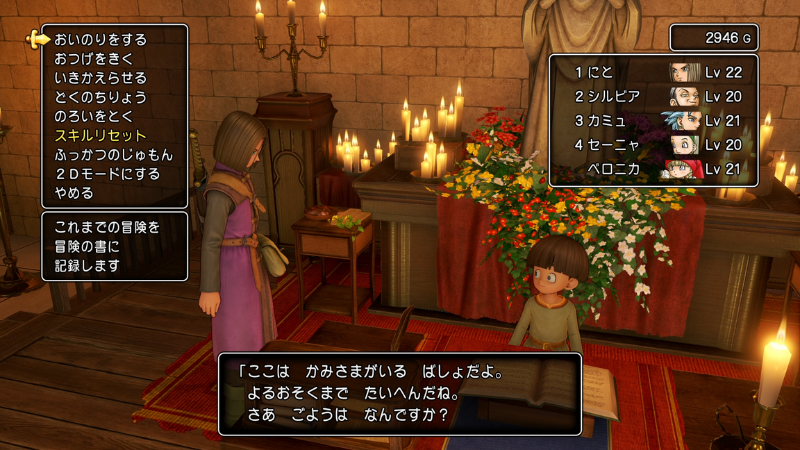Screen dimensions: 800x450
Task: Open スキルリセット option
Action: point(100,135)
